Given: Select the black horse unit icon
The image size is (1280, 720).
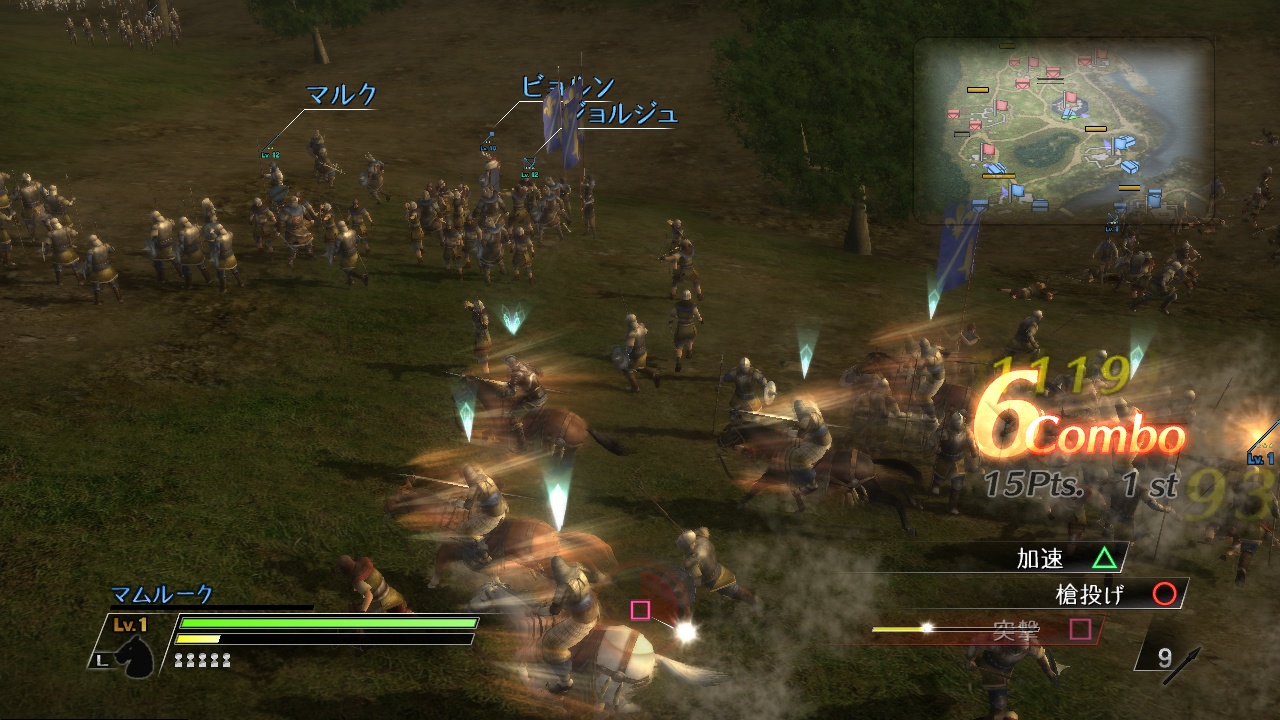Looking at the screenshot, I should pos(137,655).
